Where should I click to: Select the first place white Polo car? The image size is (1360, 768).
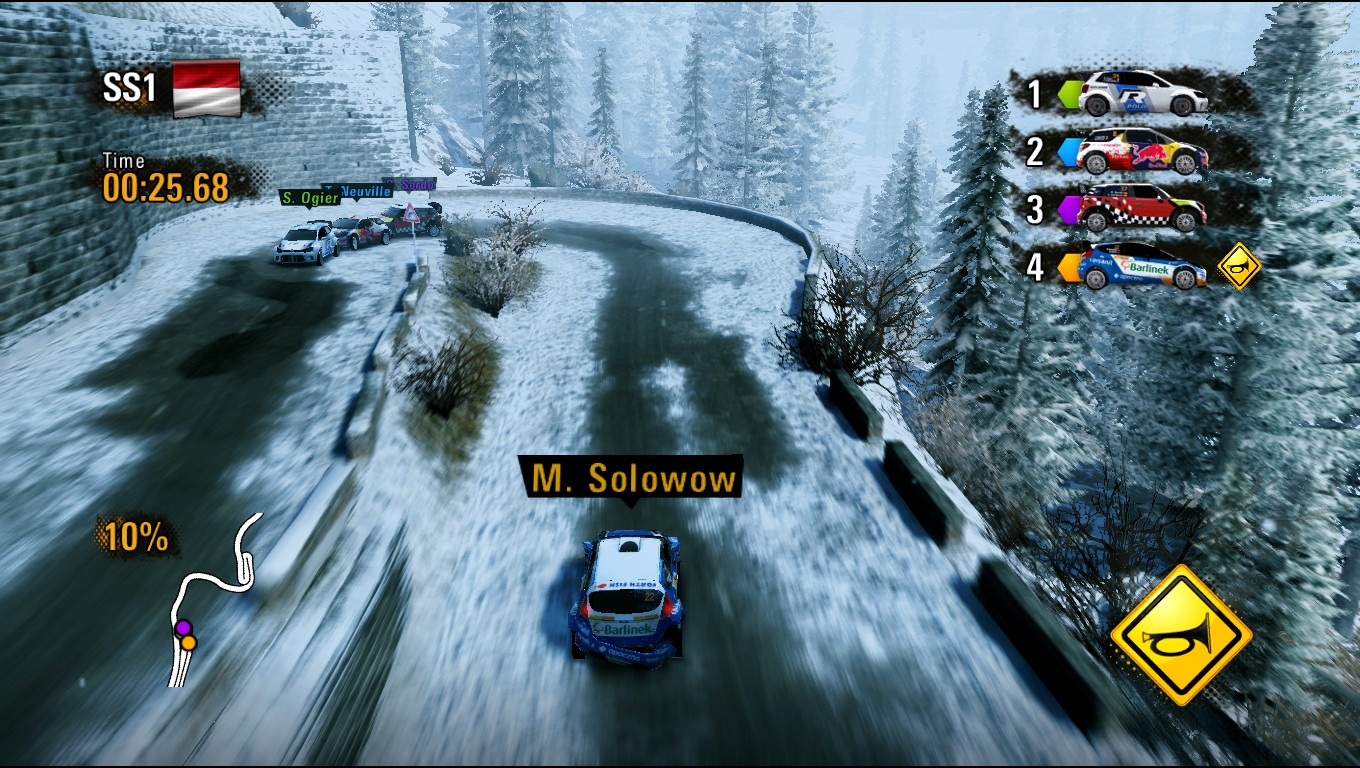click(x=1143, y=93)
